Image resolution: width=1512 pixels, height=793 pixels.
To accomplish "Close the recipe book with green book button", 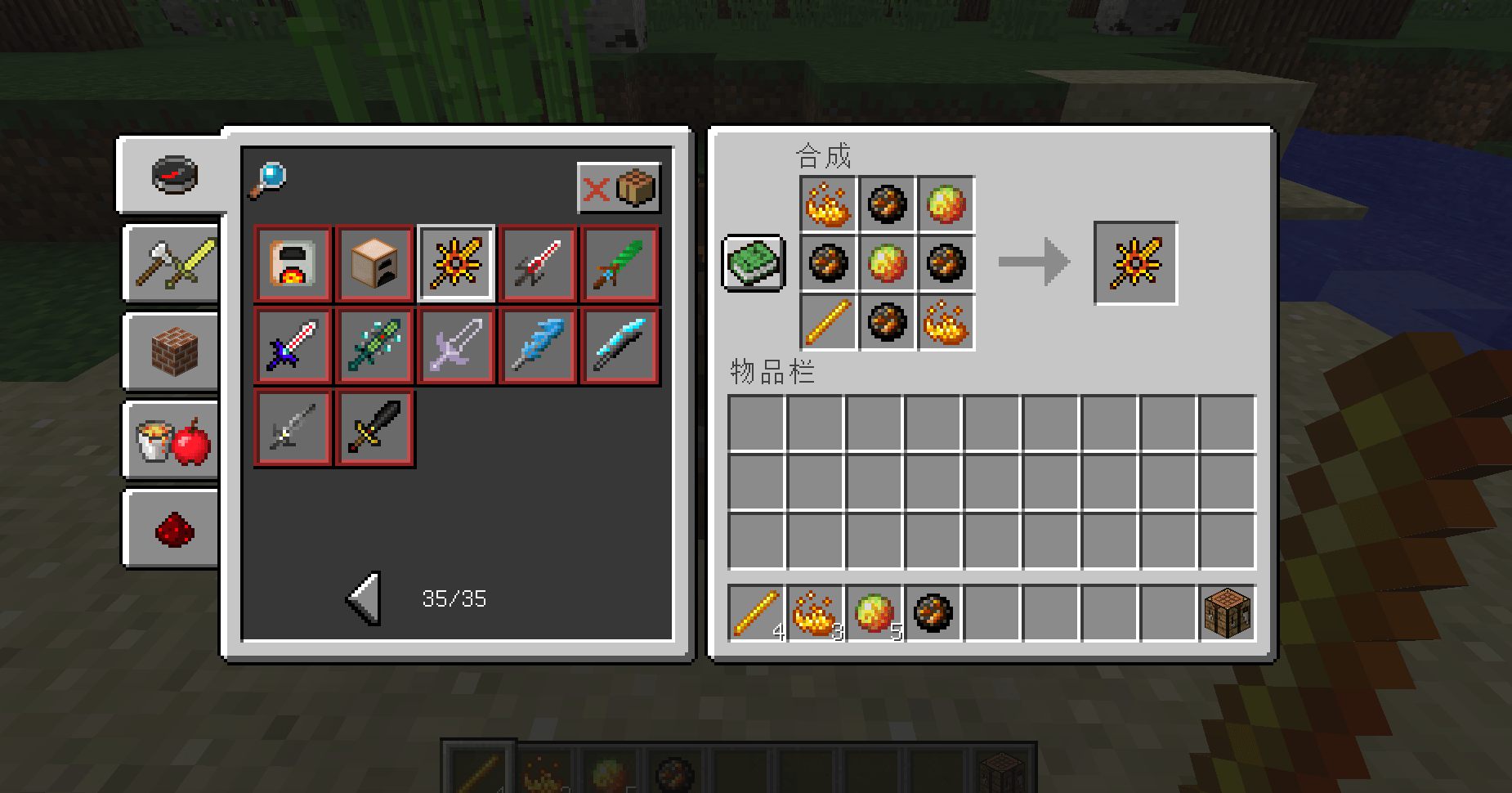I will pos(754,263).
